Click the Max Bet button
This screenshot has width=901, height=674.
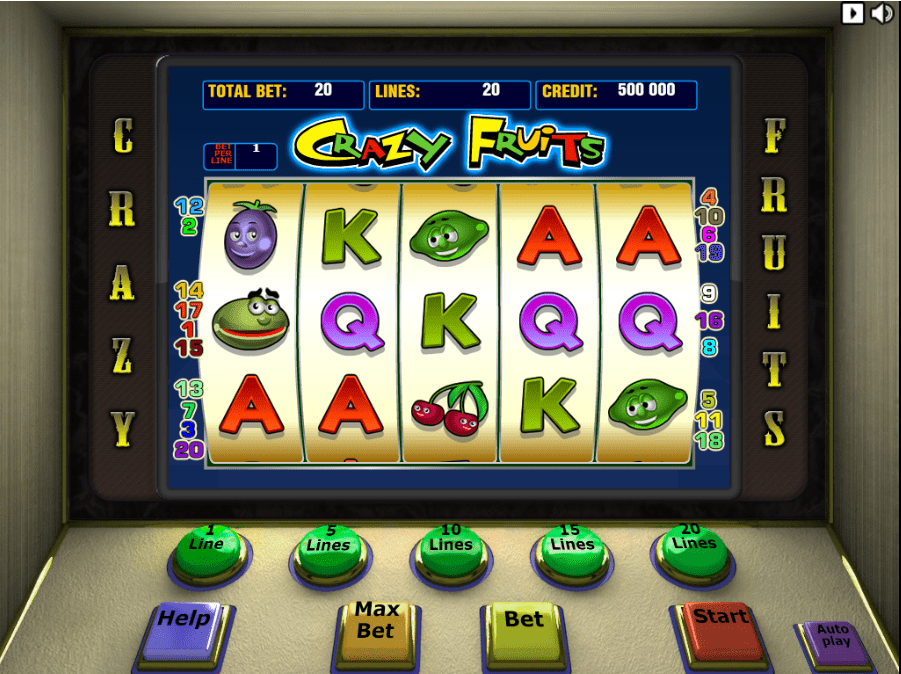pyautogui.click(x=376, y=627)
